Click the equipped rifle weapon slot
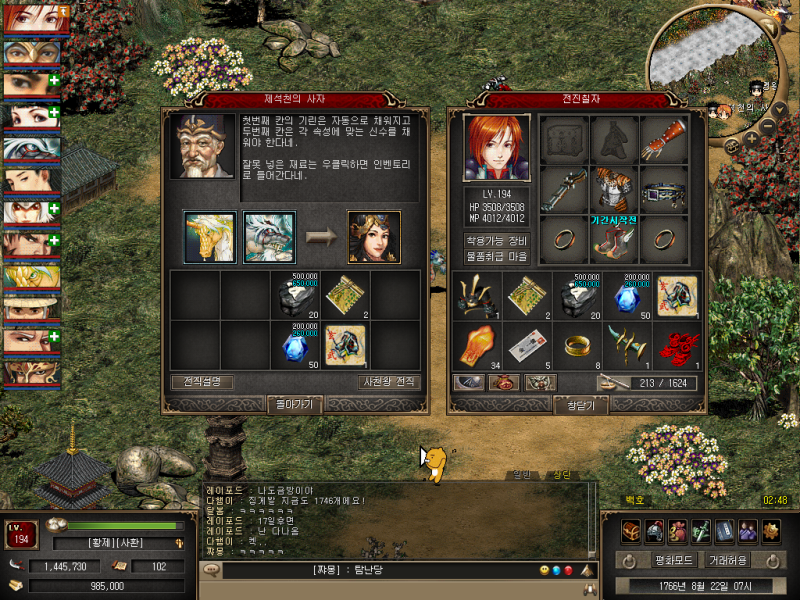The width and height of the screenshot is (800, 600). (x=563, y=188)
